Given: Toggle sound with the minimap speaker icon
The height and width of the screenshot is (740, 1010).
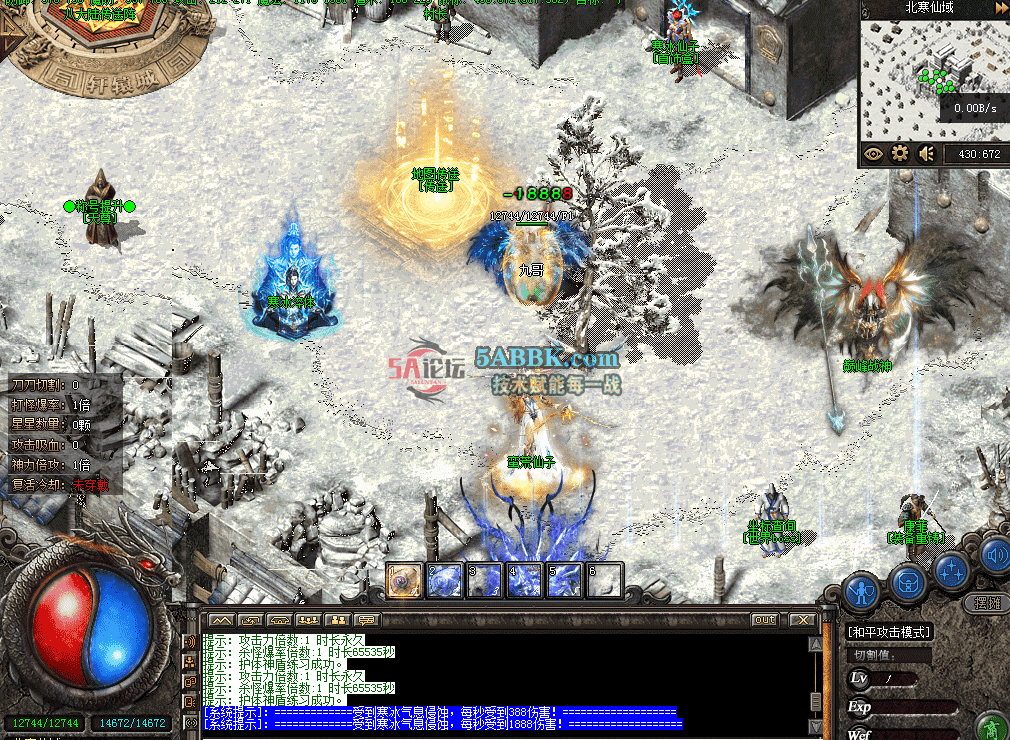Looking at the screenshot, I should 927,154.
